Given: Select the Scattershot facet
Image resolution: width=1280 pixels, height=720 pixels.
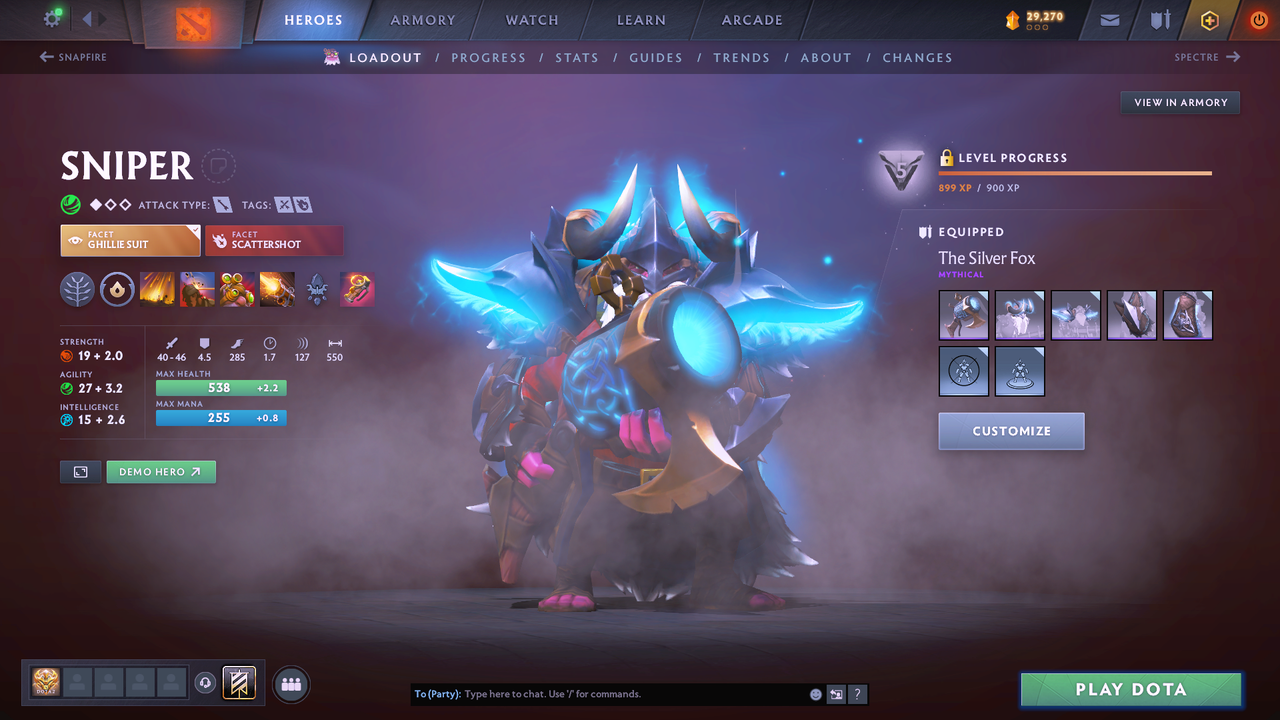Looking at the screenshot, I should (274, 240).
